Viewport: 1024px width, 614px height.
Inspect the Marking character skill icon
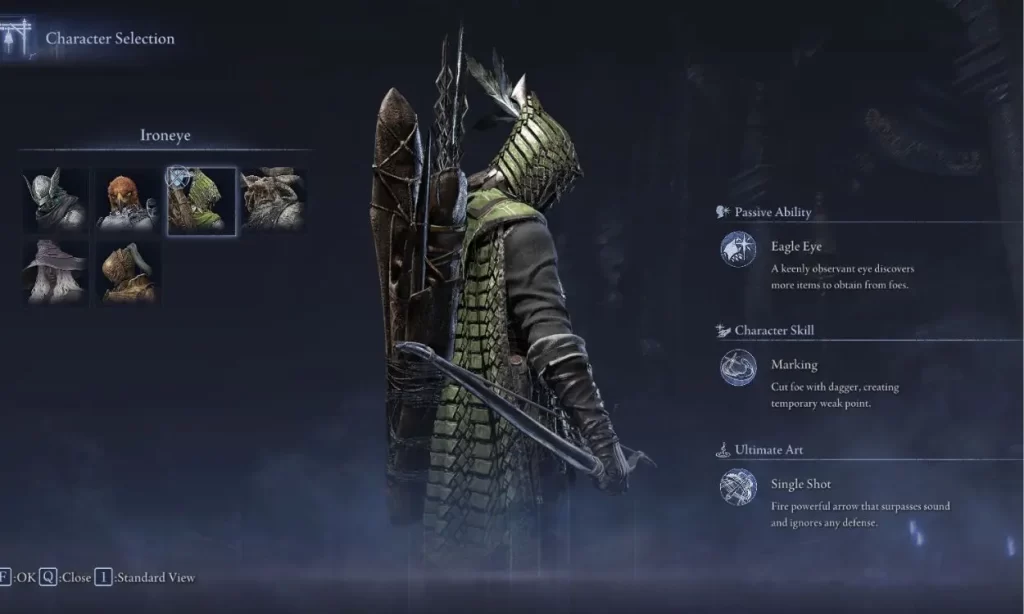click(738, 368)
